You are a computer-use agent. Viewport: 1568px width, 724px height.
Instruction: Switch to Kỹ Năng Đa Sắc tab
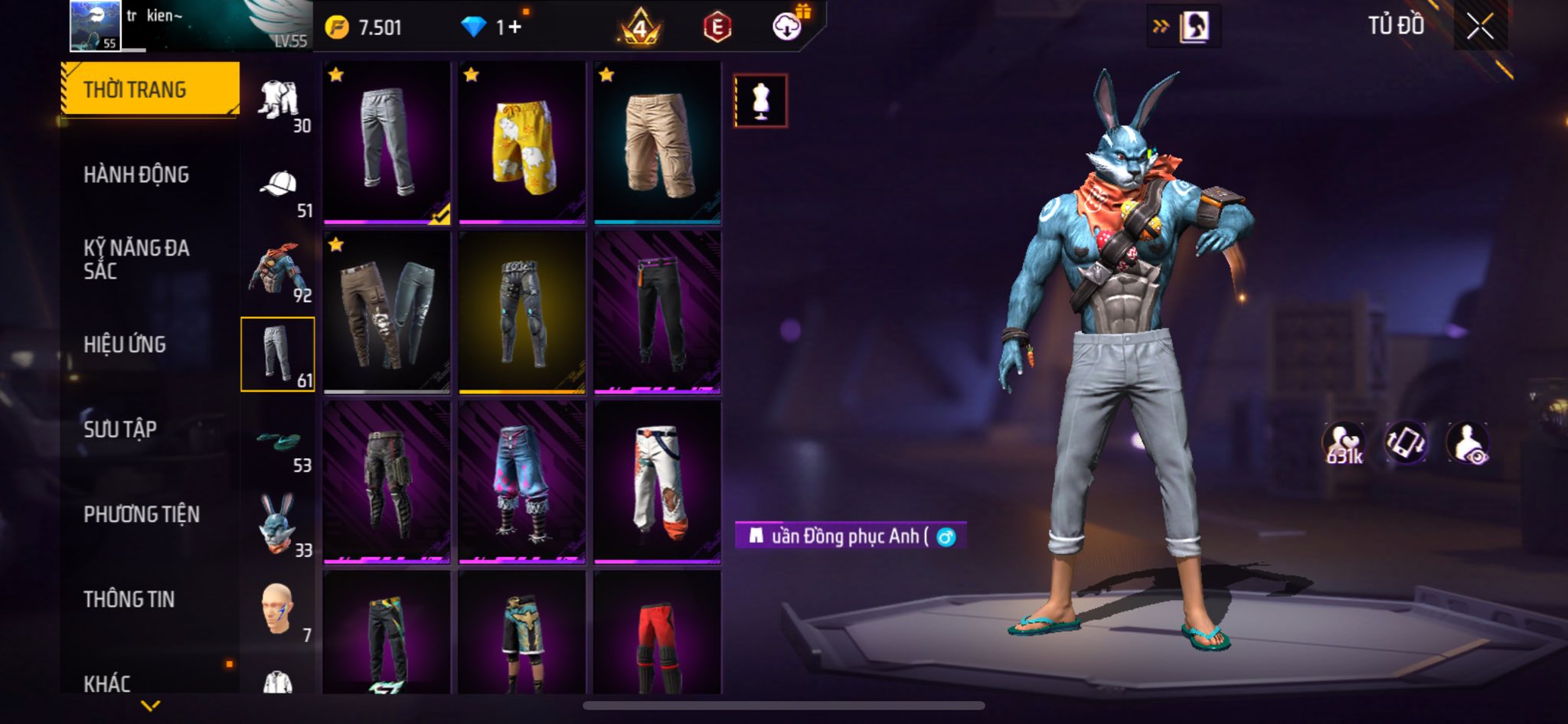click(136, 259)
